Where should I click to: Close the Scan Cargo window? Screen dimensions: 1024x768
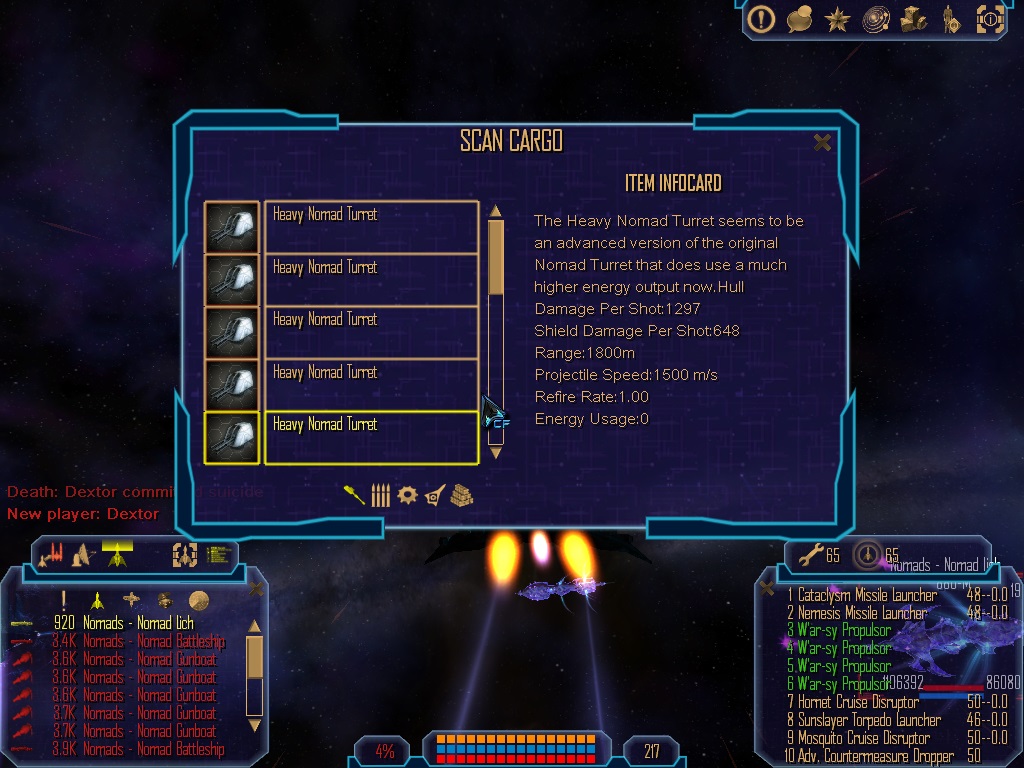pyautogui.click(x=822, y=142)
